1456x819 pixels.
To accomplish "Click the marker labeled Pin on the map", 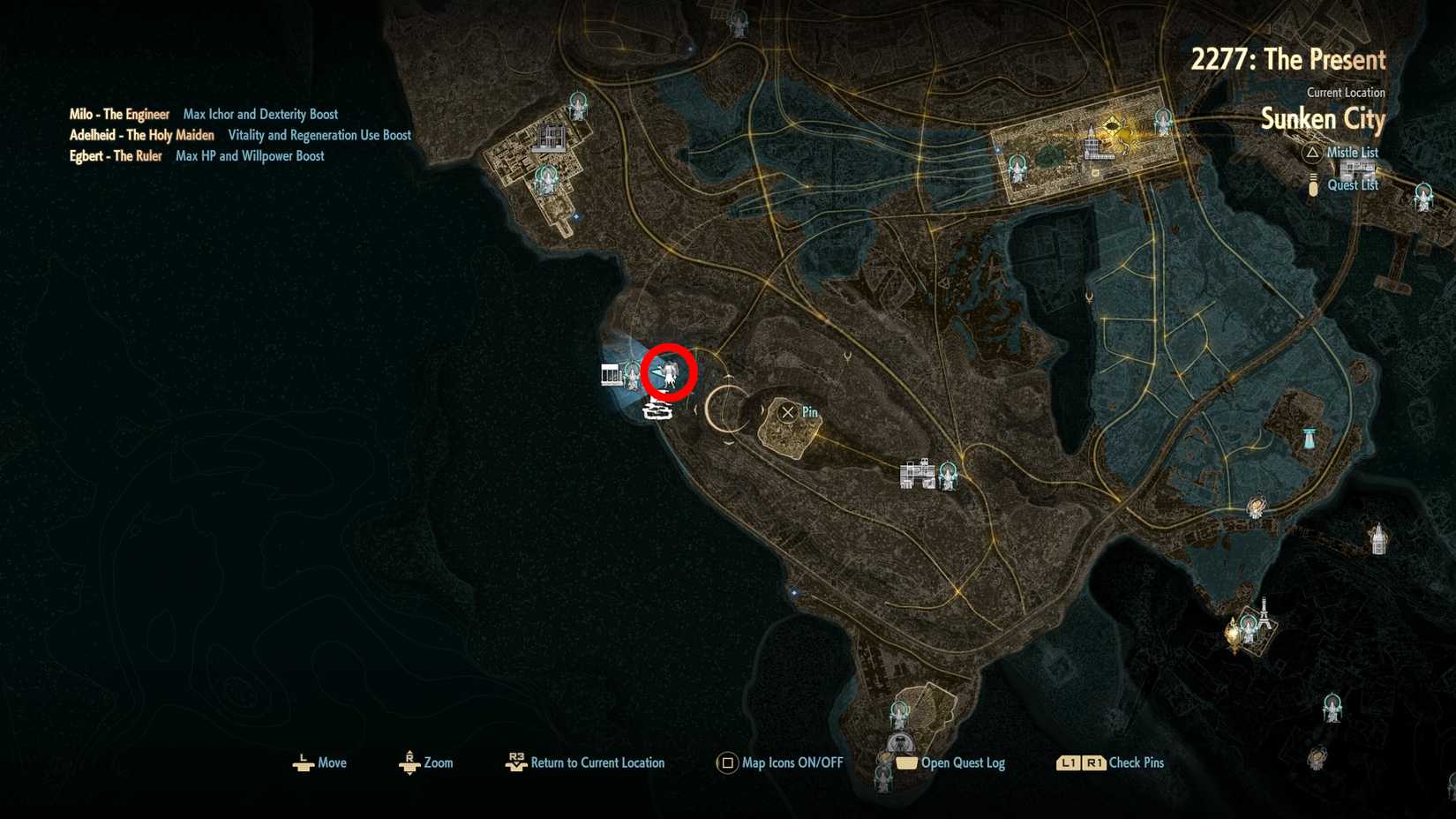I will [x=788, y=411].
